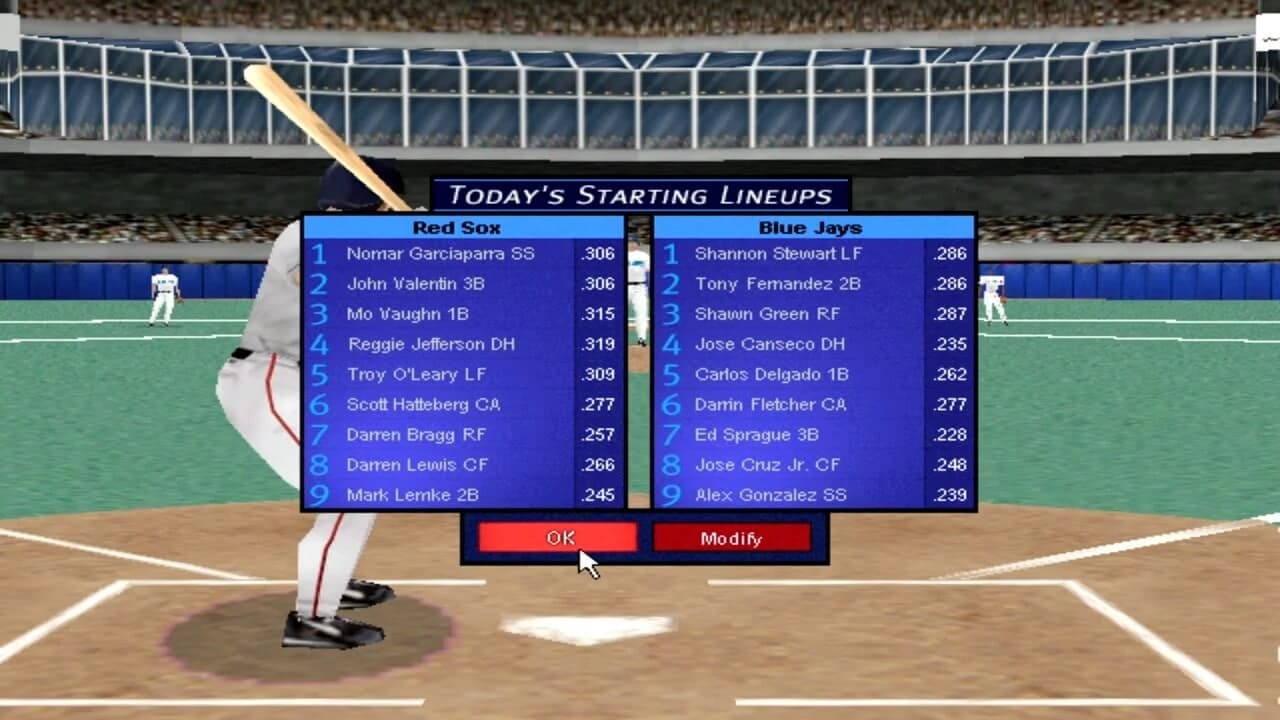1280x720 pixels.
Task: Click the number 1 beside Nomar Garciaparra
Action: (320, 254)
